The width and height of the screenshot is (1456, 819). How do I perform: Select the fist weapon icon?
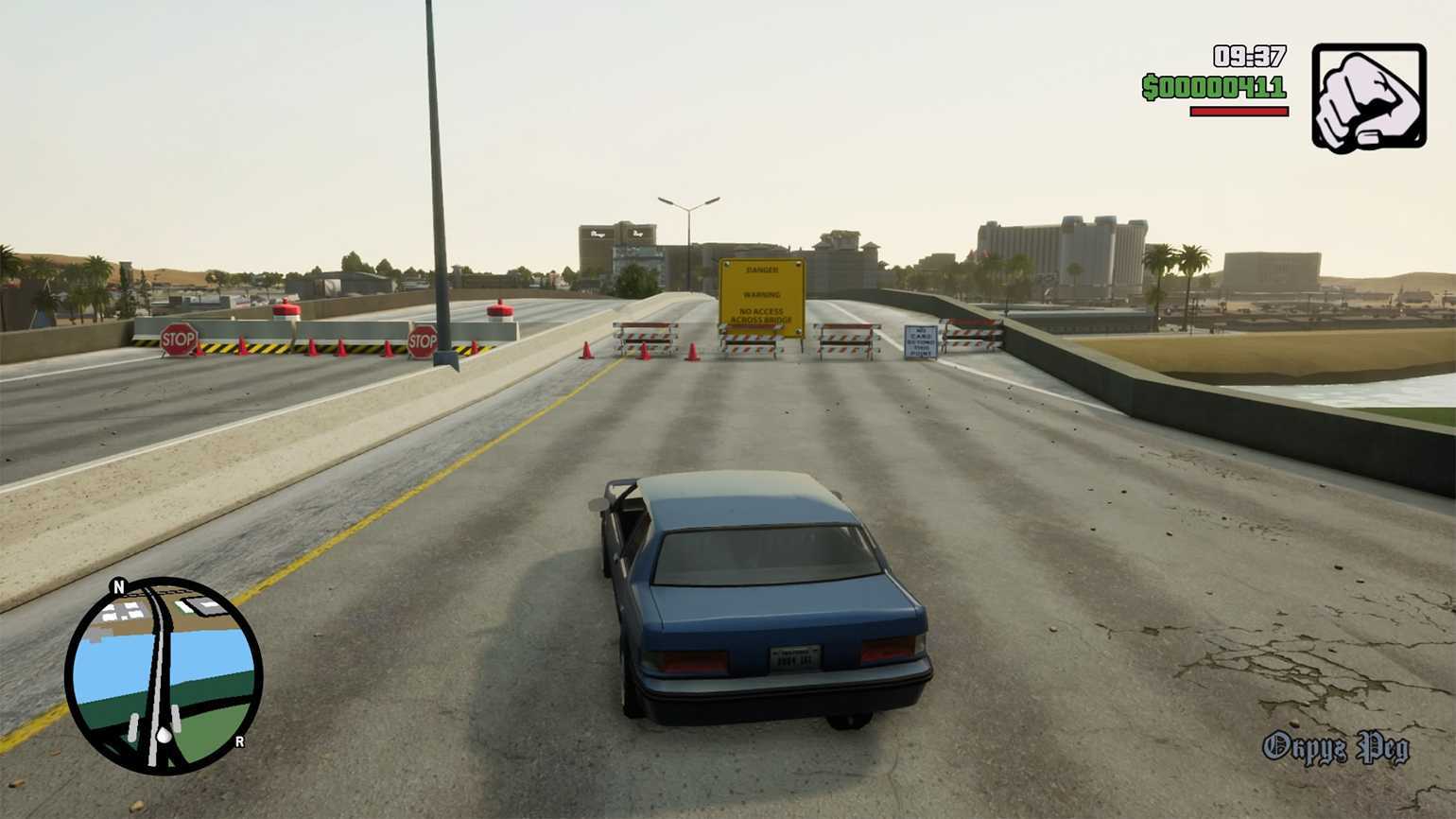click(1368, 97)
